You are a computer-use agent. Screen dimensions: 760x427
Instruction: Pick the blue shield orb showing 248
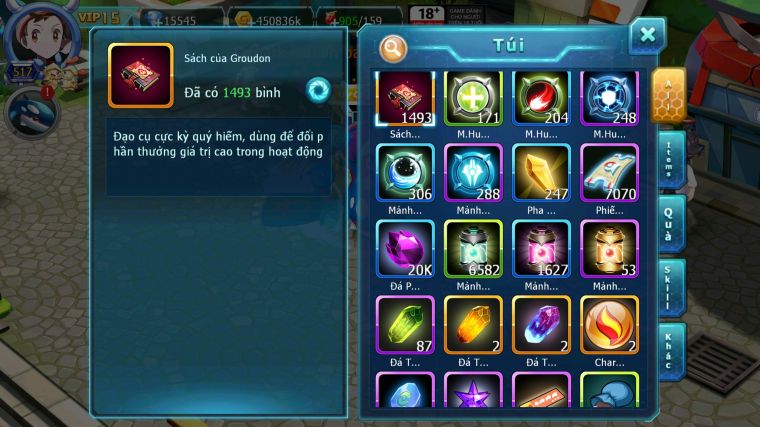click(x=609, y=98)
